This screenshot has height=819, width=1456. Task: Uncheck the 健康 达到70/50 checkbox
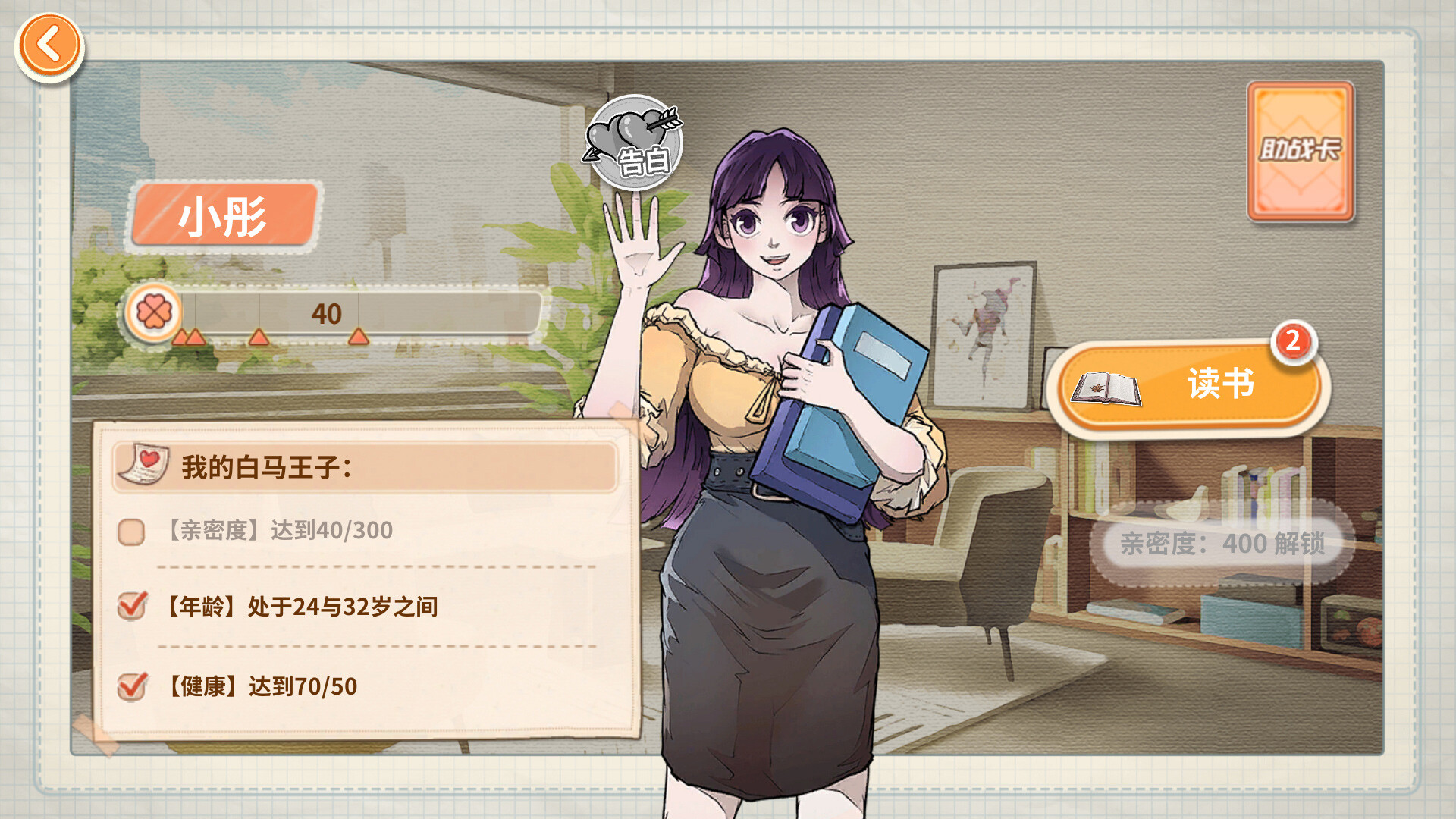click(133, 685)
